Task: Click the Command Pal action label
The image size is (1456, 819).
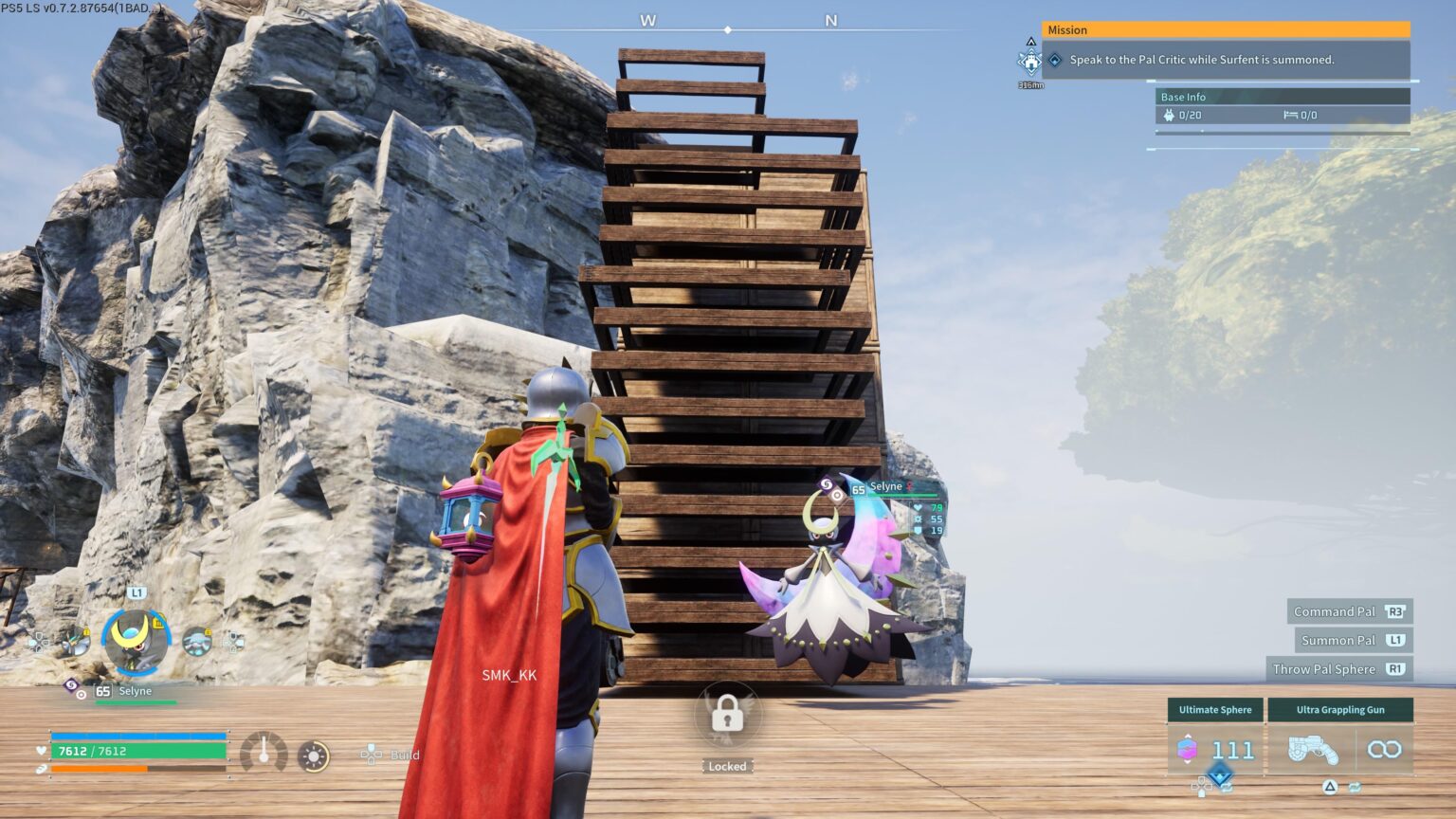Action: pyautogui.click(x=1349, y=611)
